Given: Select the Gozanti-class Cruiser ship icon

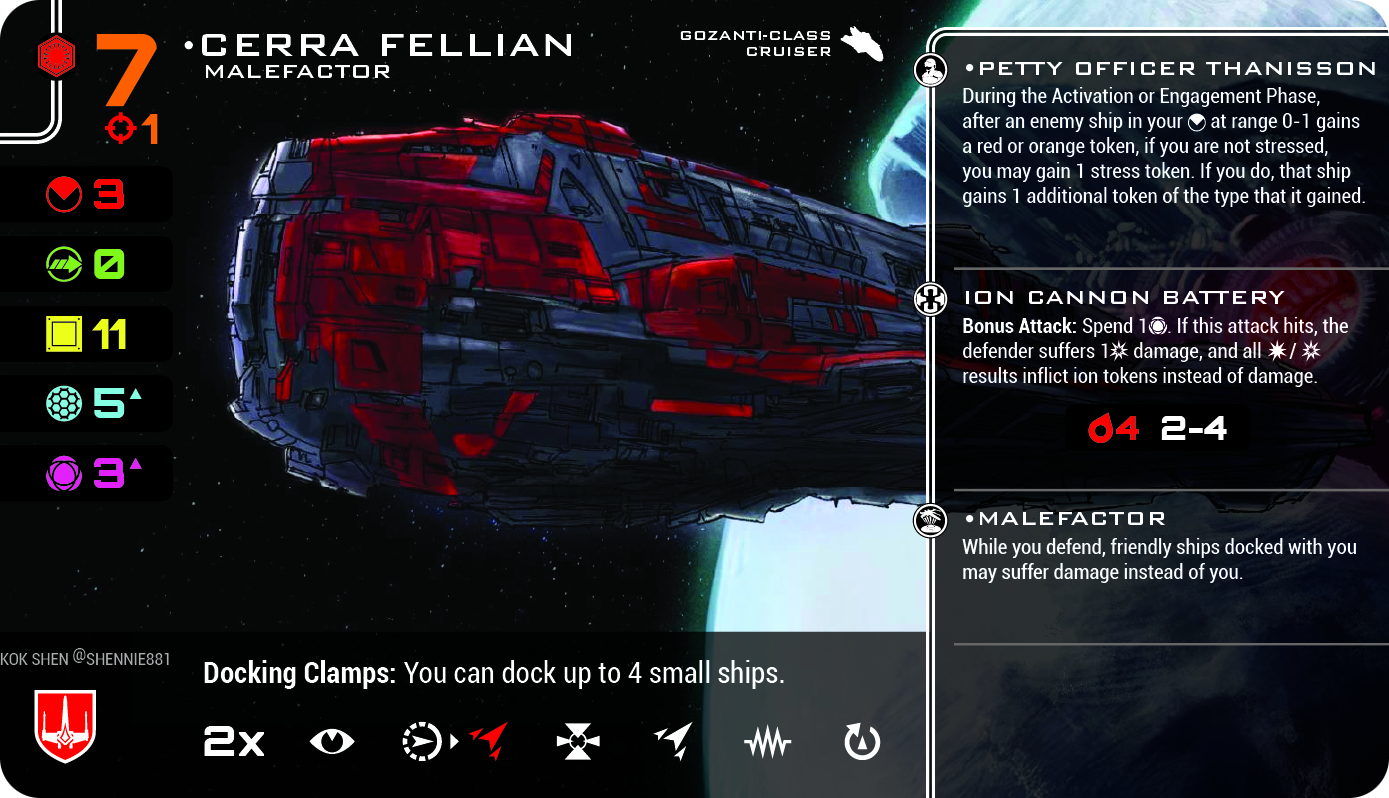Looking at the screenshot, I should point(861,44).
